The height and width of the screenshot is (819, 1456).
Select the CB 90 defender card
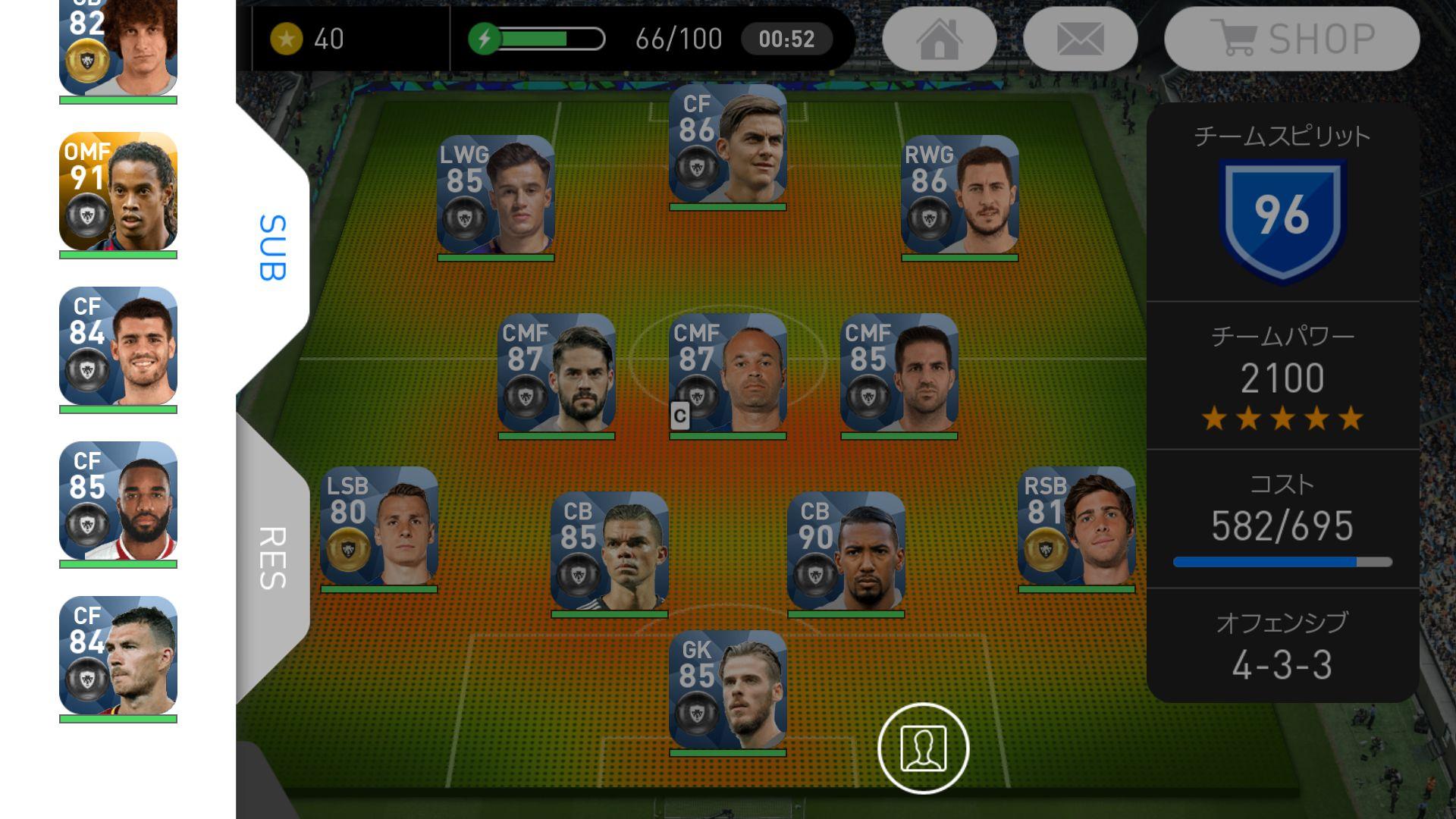[846, 551]
